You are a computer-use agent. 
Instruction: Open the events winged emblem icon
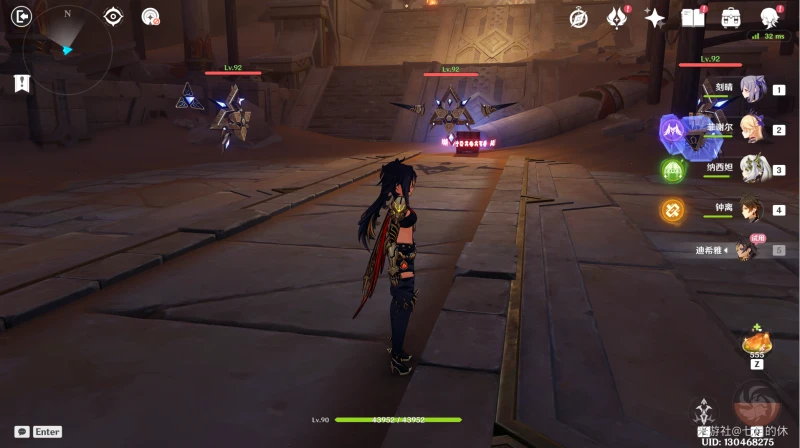pyautogui.click(x=616, y=17)
